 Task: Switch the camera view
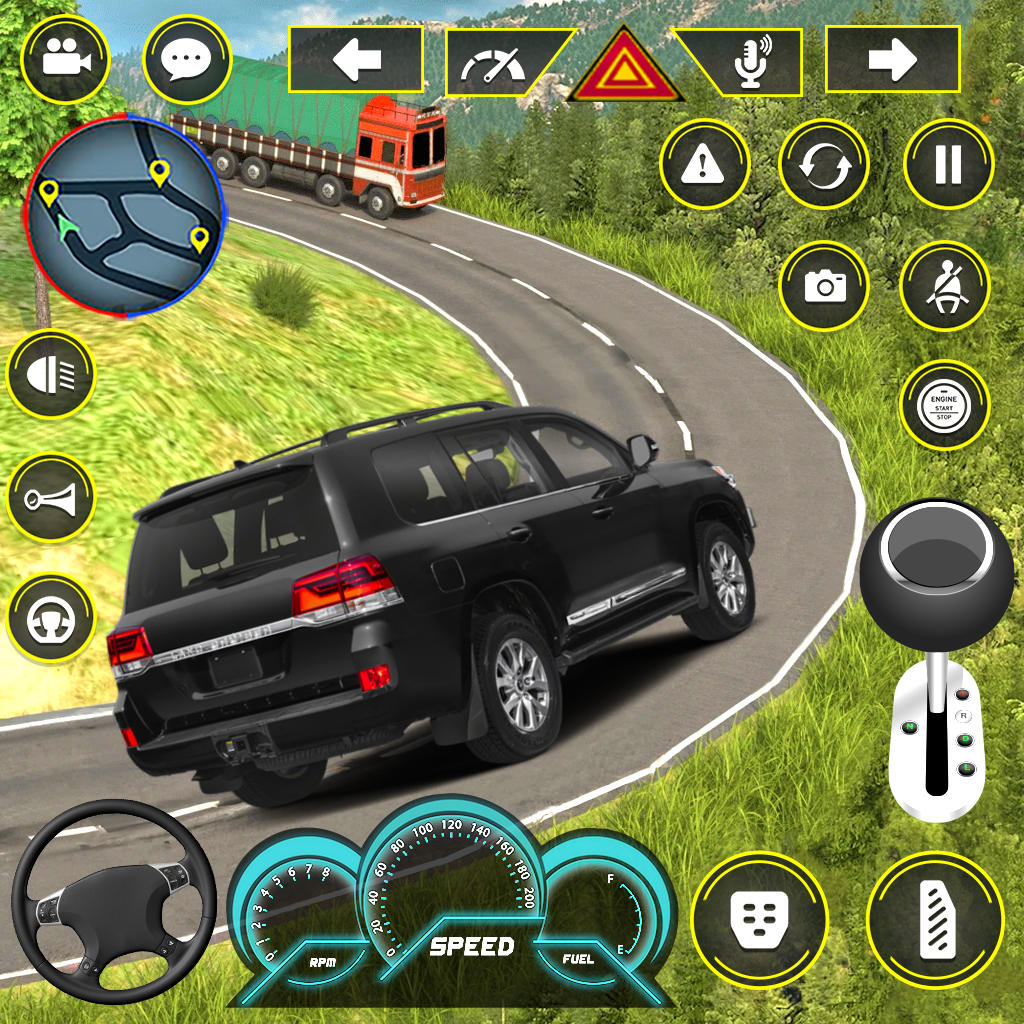[67, 58]
